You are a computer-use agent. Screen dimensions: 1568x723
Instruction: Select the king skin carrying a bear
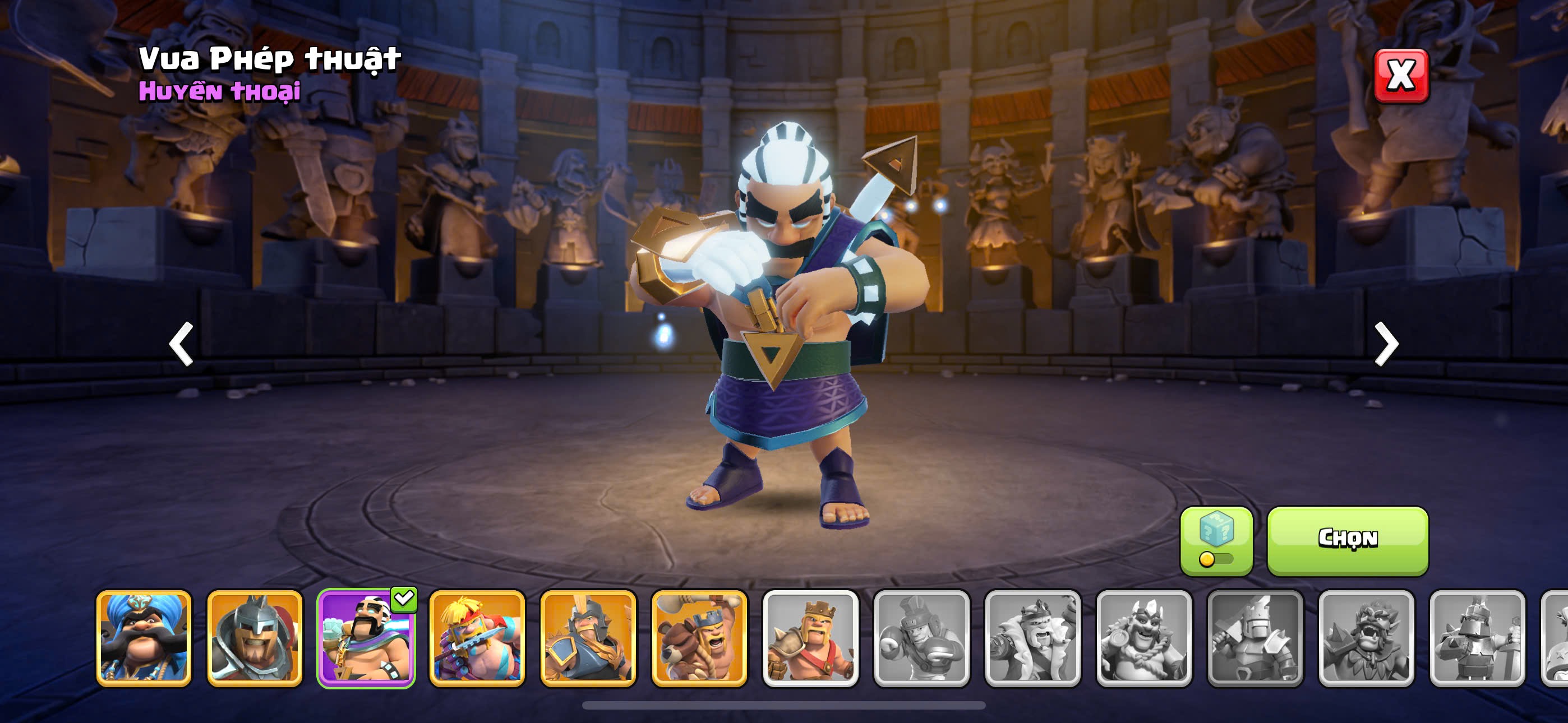(x=699, y=638)
